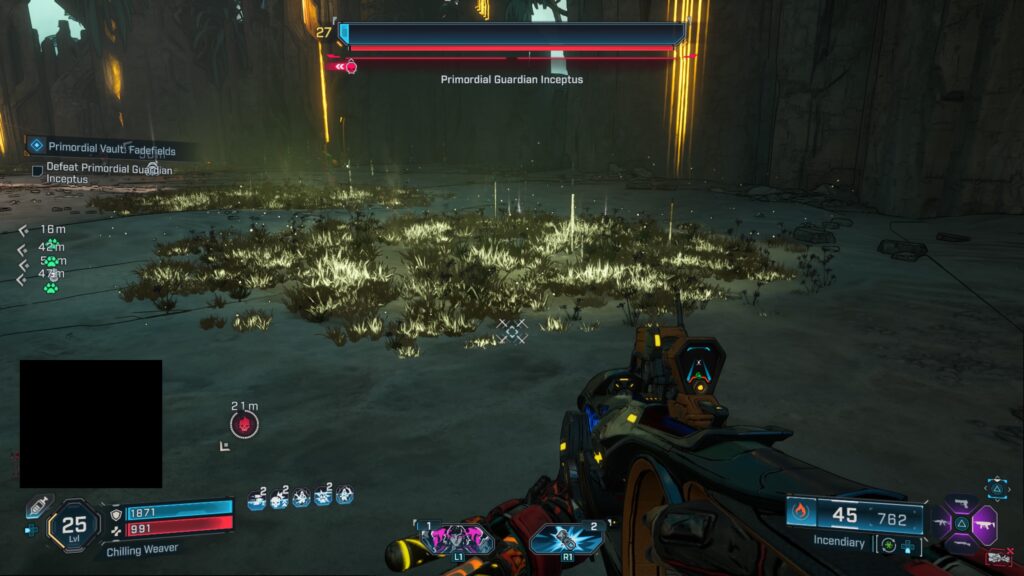Click the red skull enemy marker
This screenshot has width=1024, height=576.
tap(244, 424)
